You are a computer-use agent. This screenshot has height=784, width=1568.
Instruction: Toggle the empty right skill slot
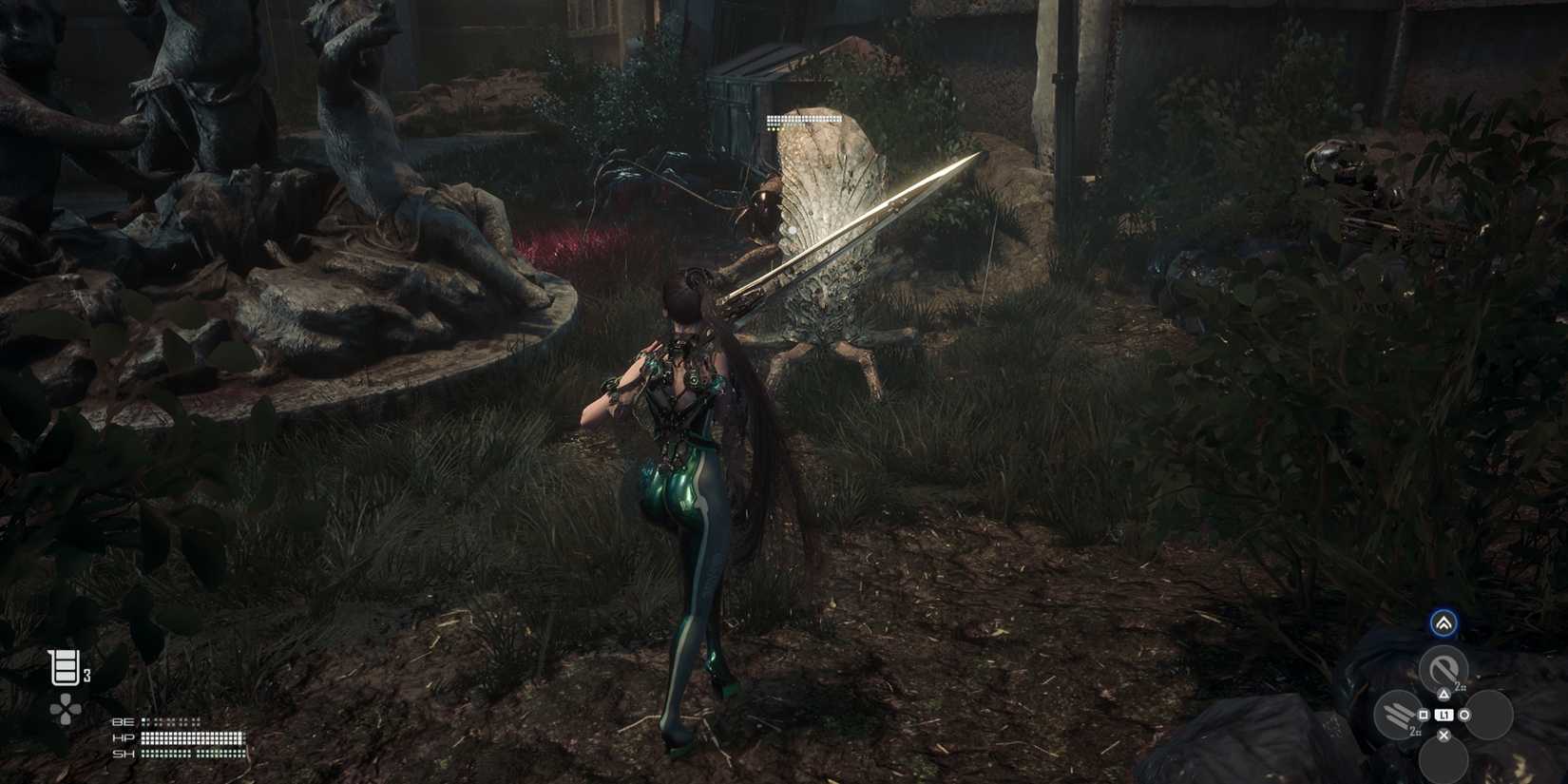[1487, 715]
